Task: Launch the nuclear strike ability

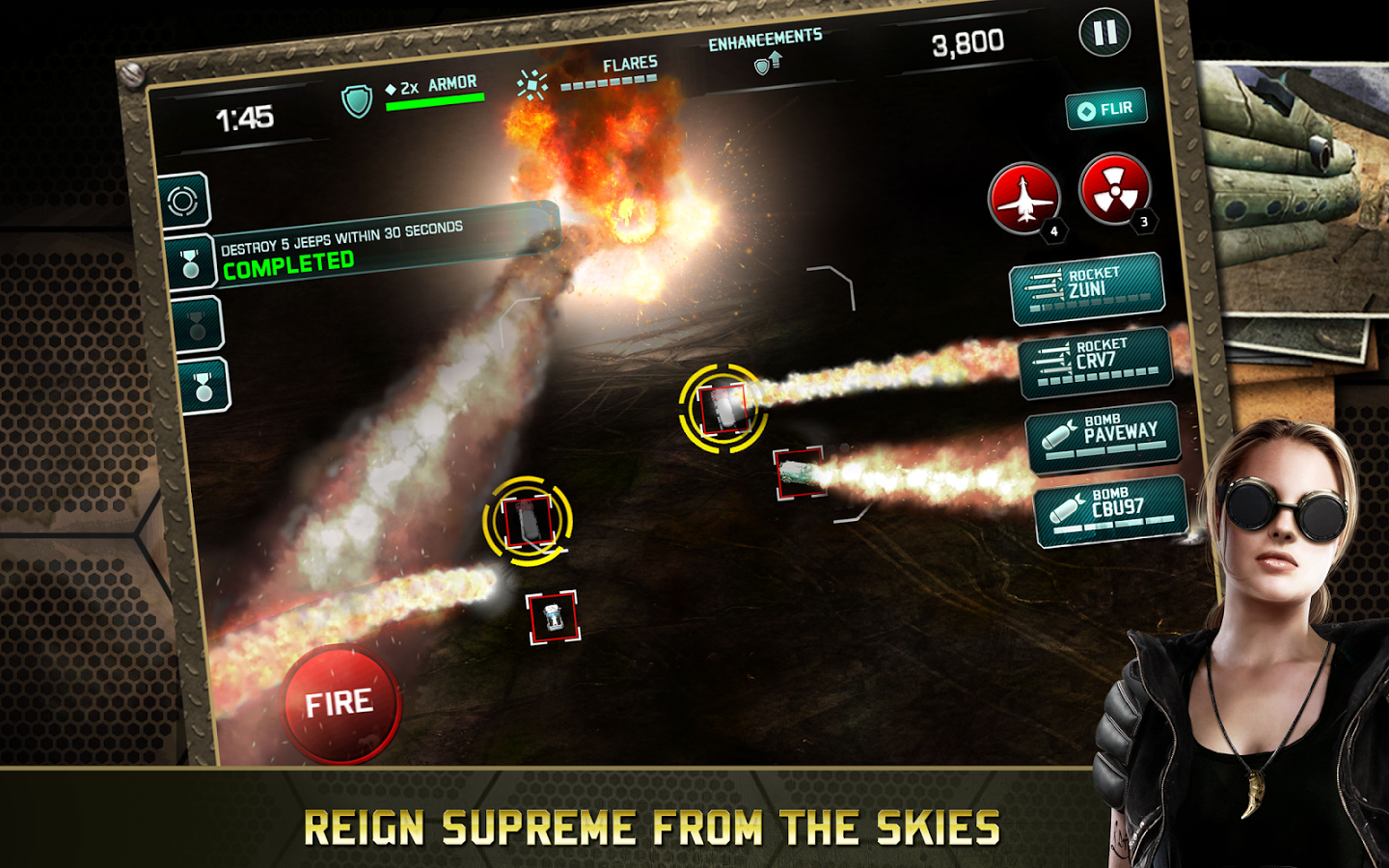Action: (1114, 188)
